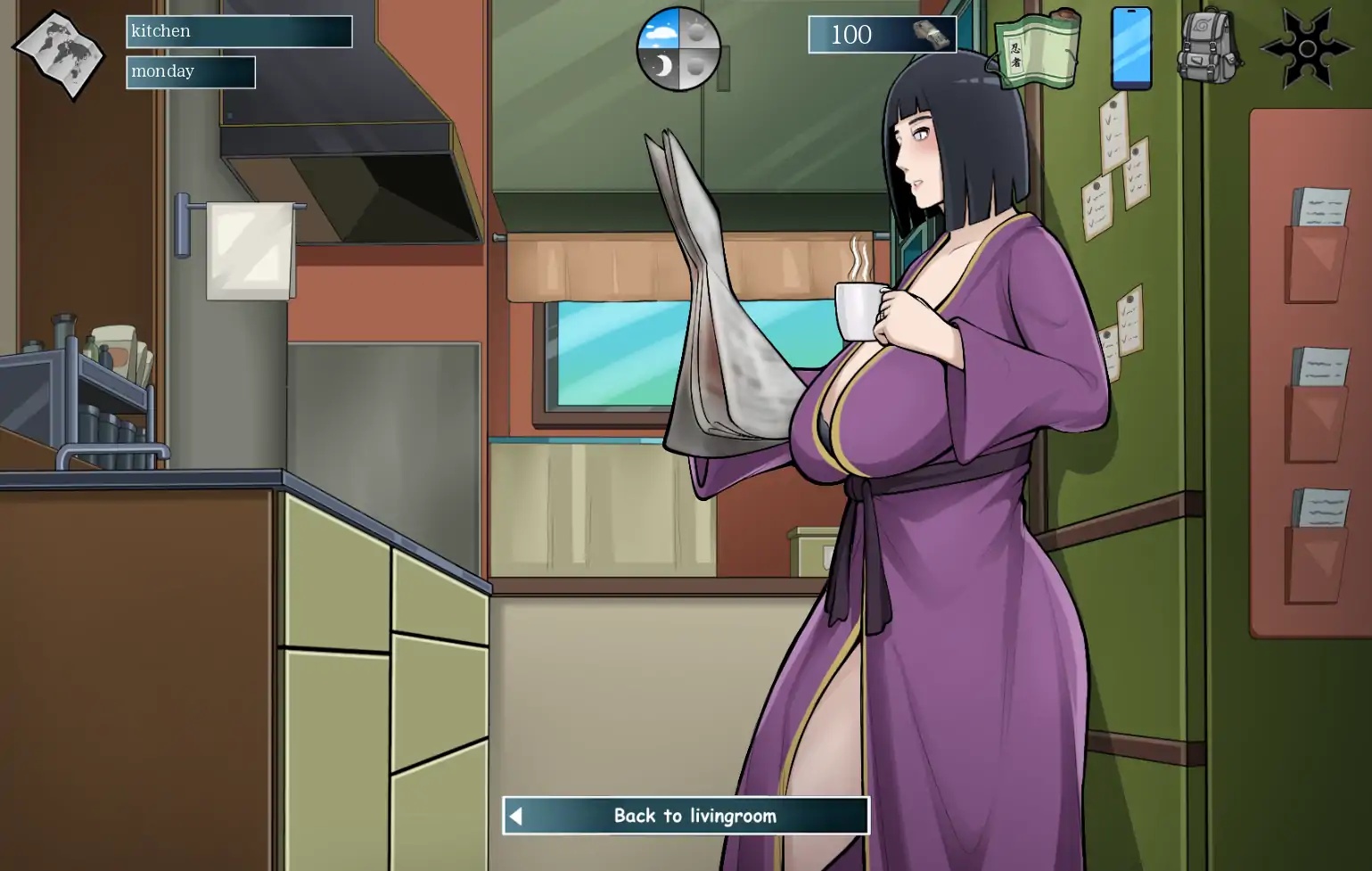
Task: Expand the back arrow on the livingroom button
Action: (x=515, y=815)
